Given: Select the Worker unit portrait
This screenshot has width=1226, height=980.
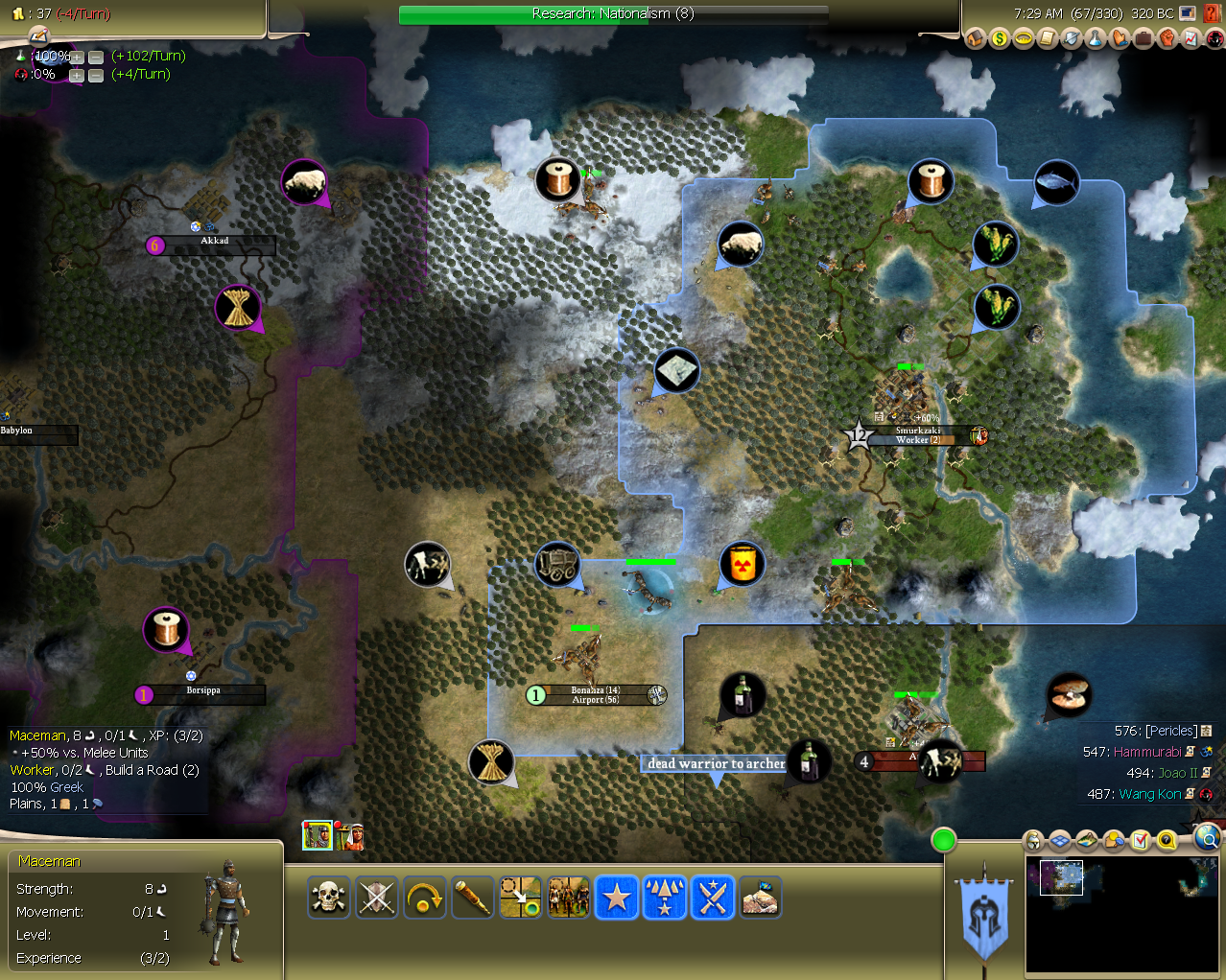Looking at the screenshot, I should pos(350,835).
